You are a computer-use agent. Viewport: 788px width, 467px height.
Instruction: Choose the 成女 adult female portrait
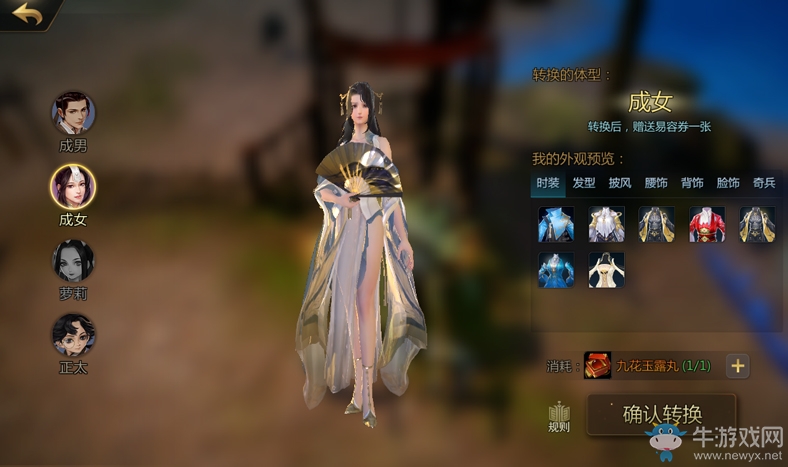pyautogui.click(x=73, y=186)
